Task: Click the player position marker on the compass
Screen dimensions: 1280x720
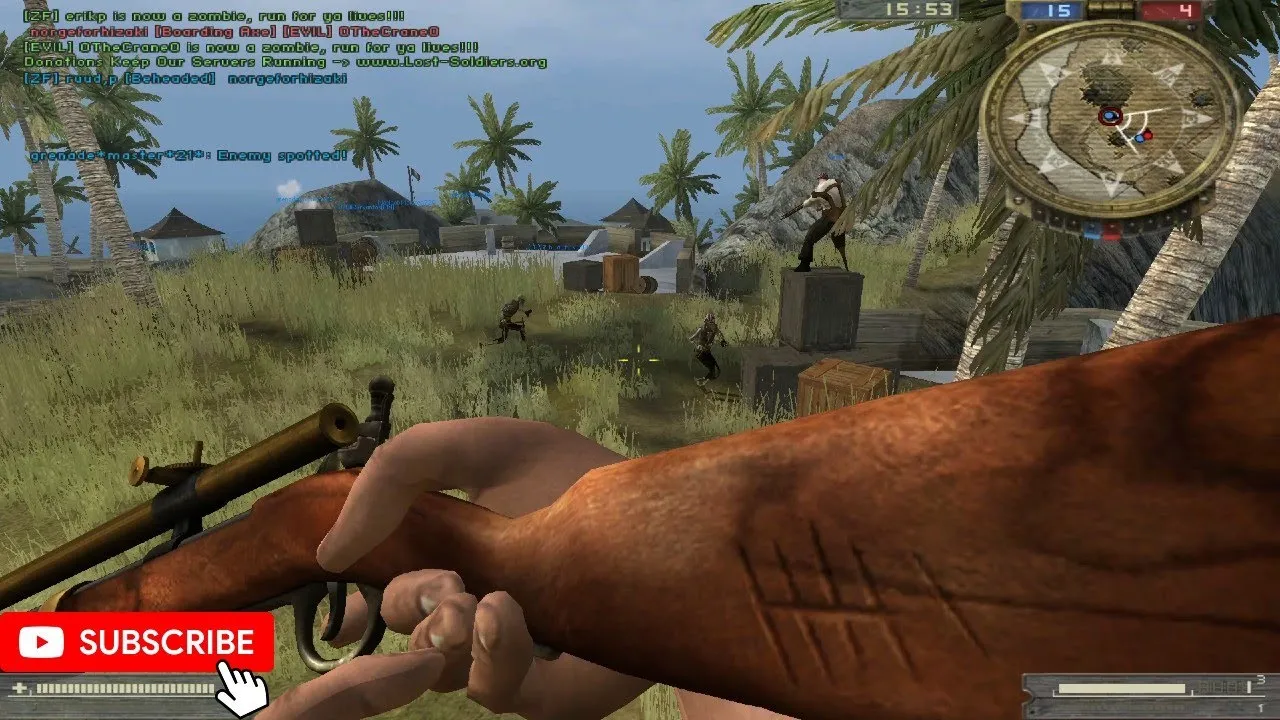Action: [x=1108, y=116]
